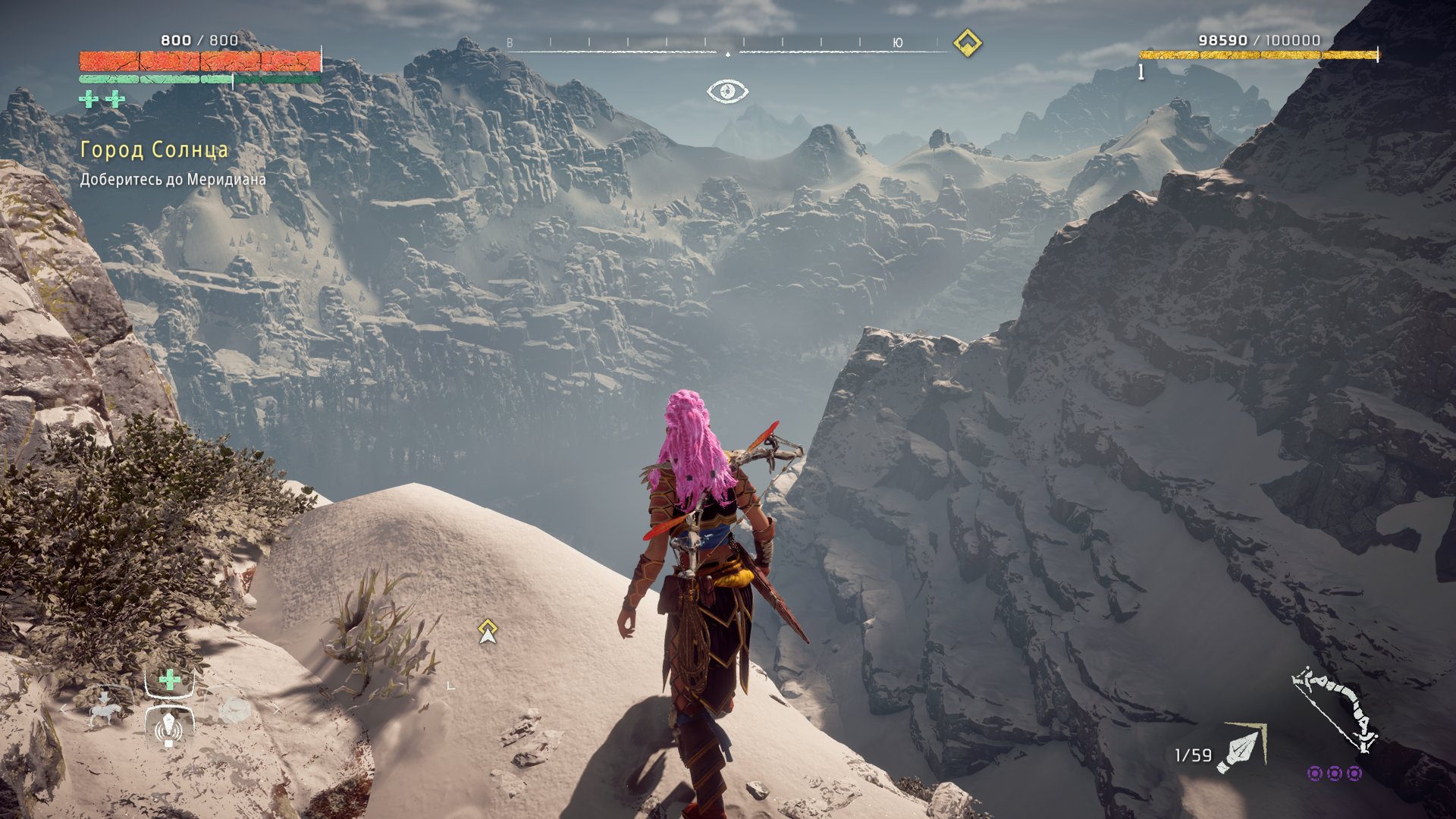Viewport: 1456px width, 819px height.
Task: Choose the arrowhead ammo type icon
Action: 1241,749
